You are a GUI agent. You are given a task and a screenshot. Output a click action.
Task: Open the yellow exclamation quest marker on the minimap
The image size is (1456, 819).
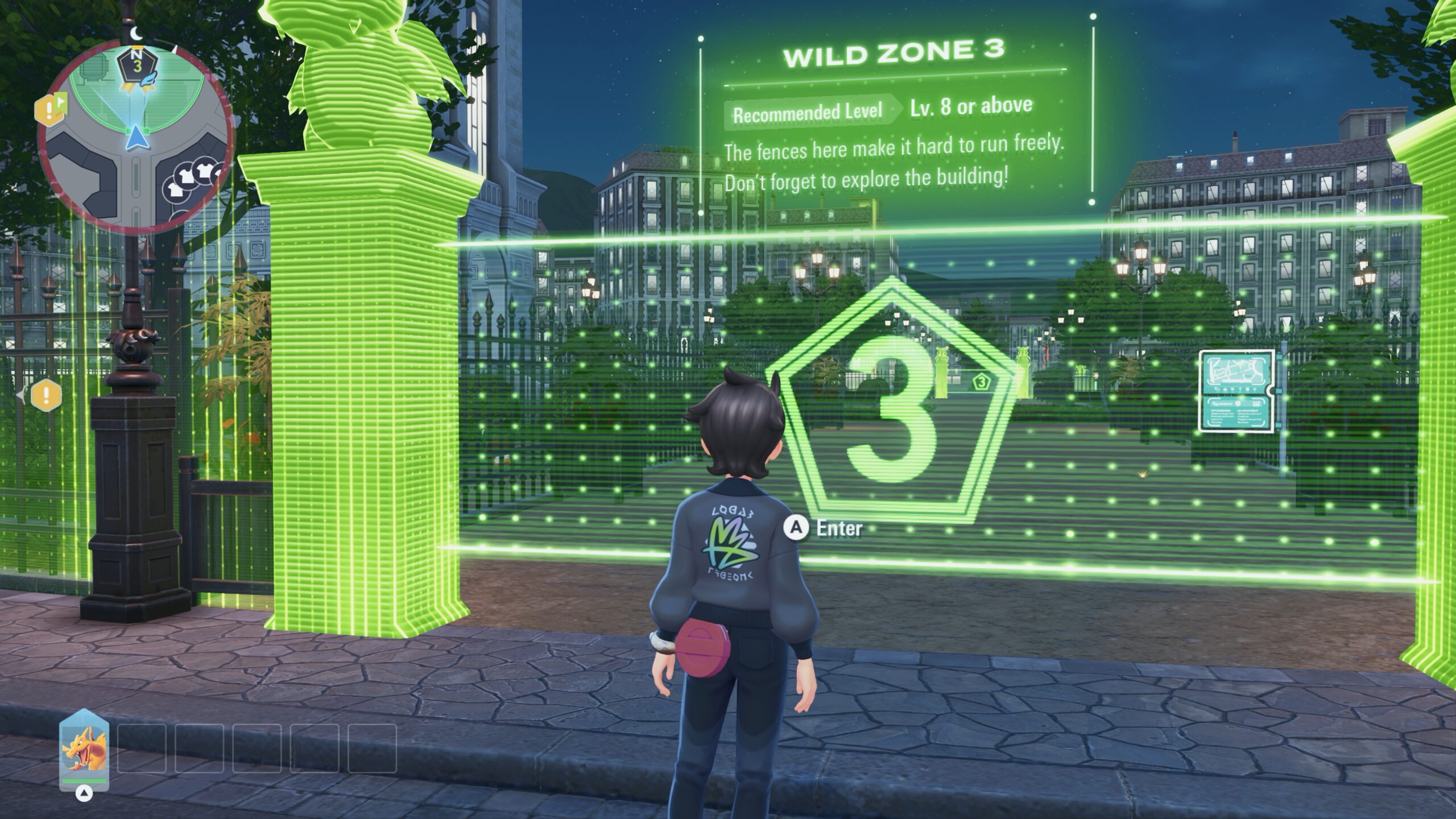[x=49, y=108]
